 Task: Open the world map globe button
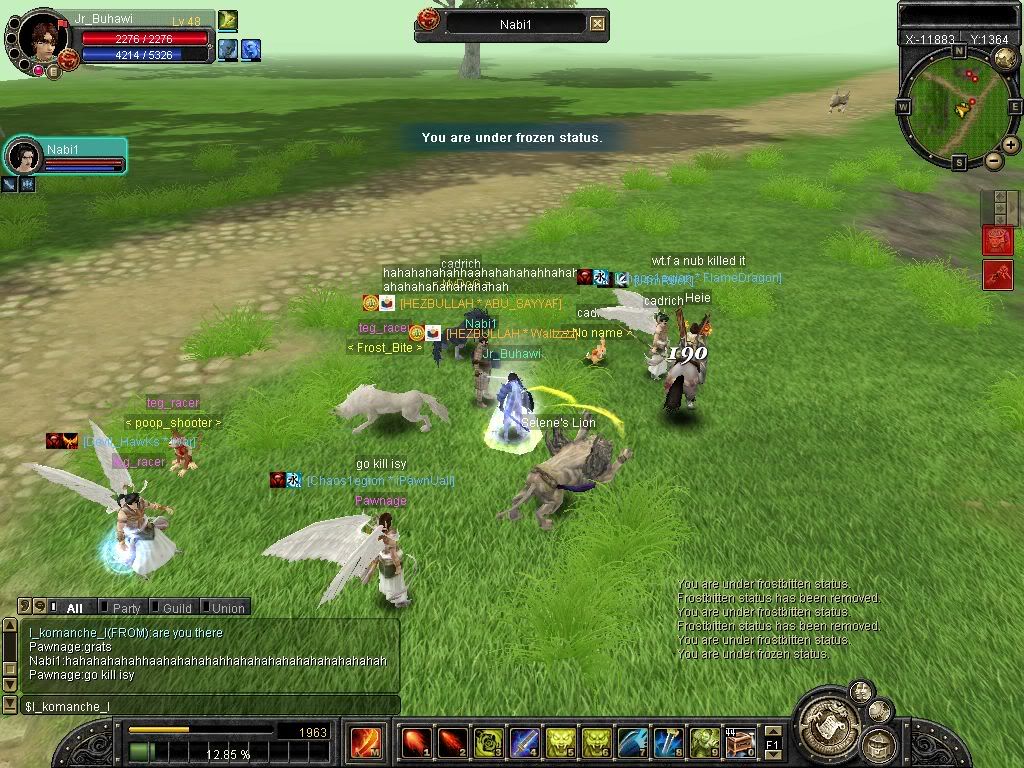(1005, 58)
